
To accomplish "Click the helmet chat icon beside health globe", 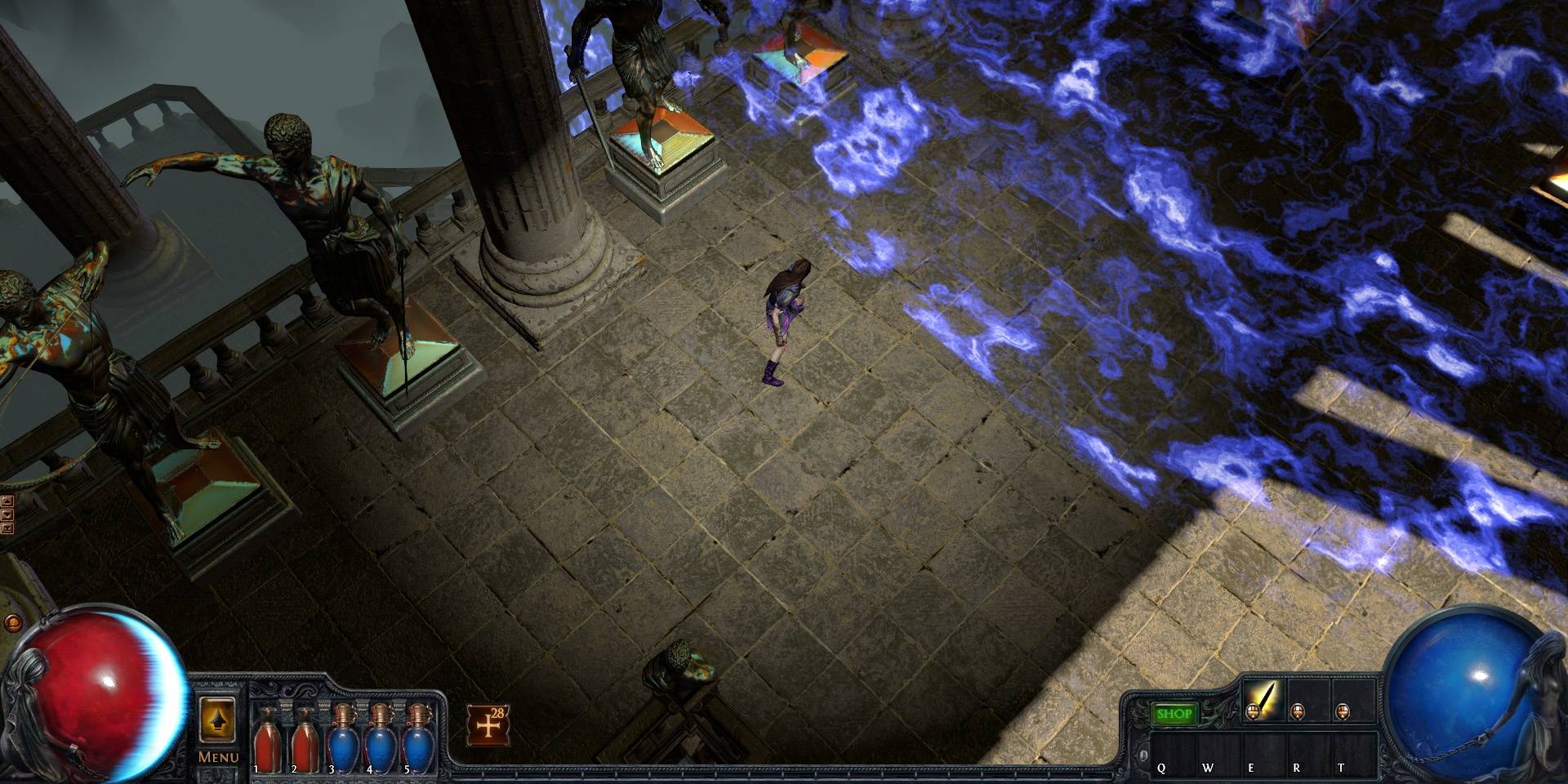I will (13, 622).
